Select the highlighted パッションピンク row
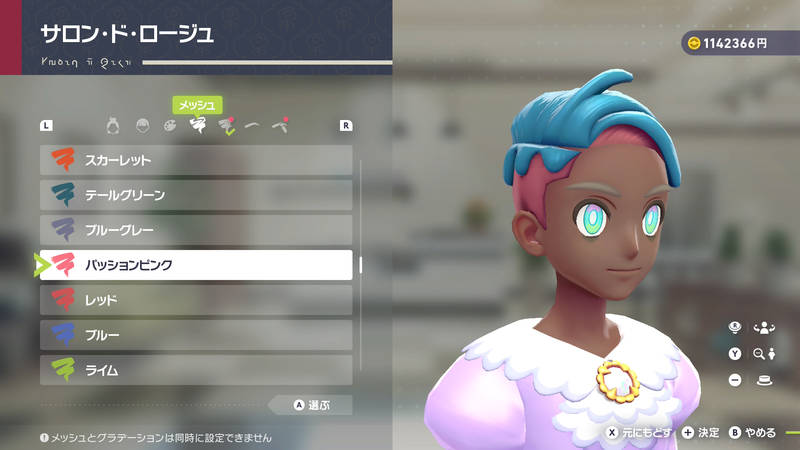This screenshot has width=800, height=450. (196, 265)
